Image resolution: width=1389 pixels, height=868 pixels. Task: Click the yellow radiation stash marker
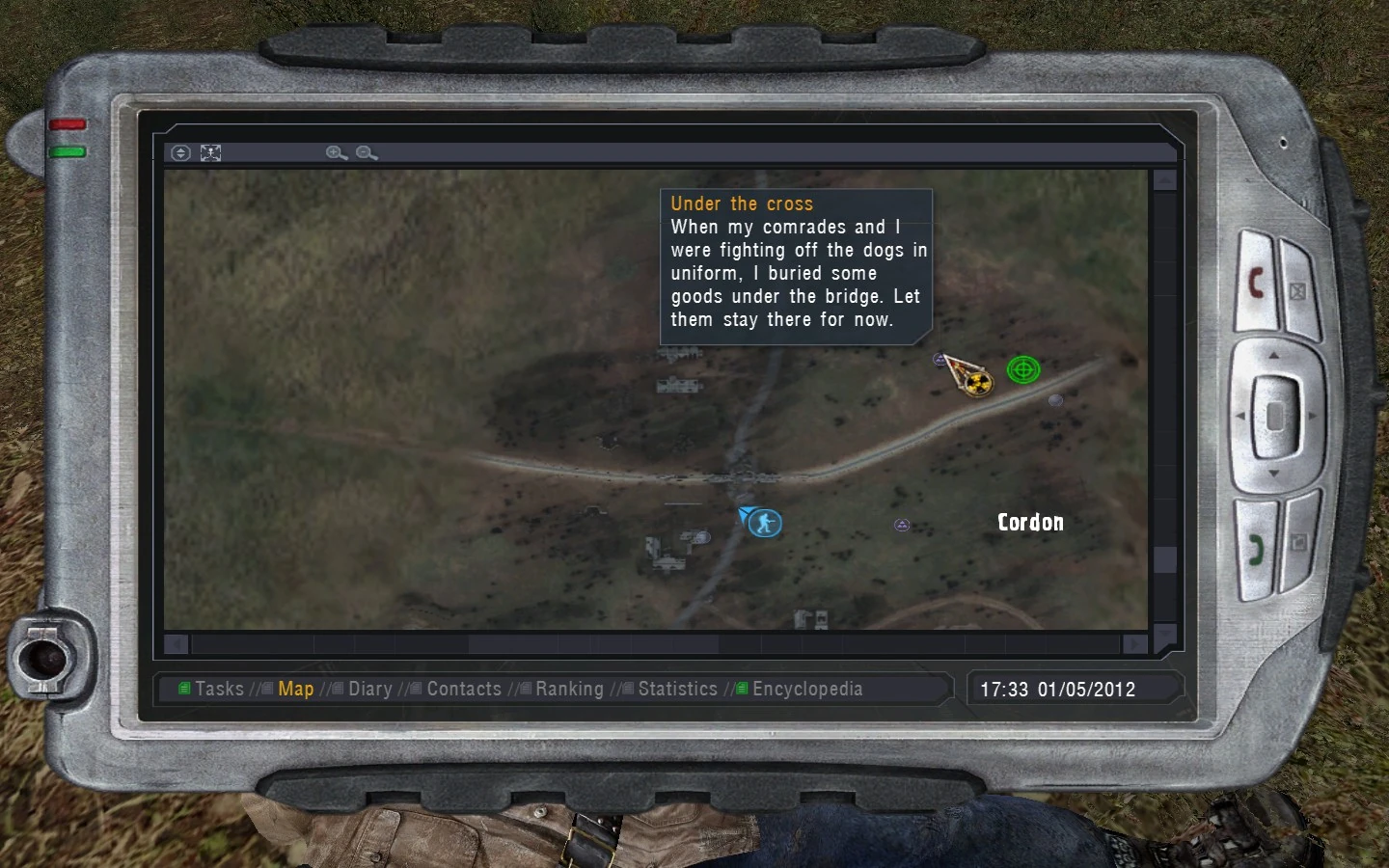pos(978,384)
